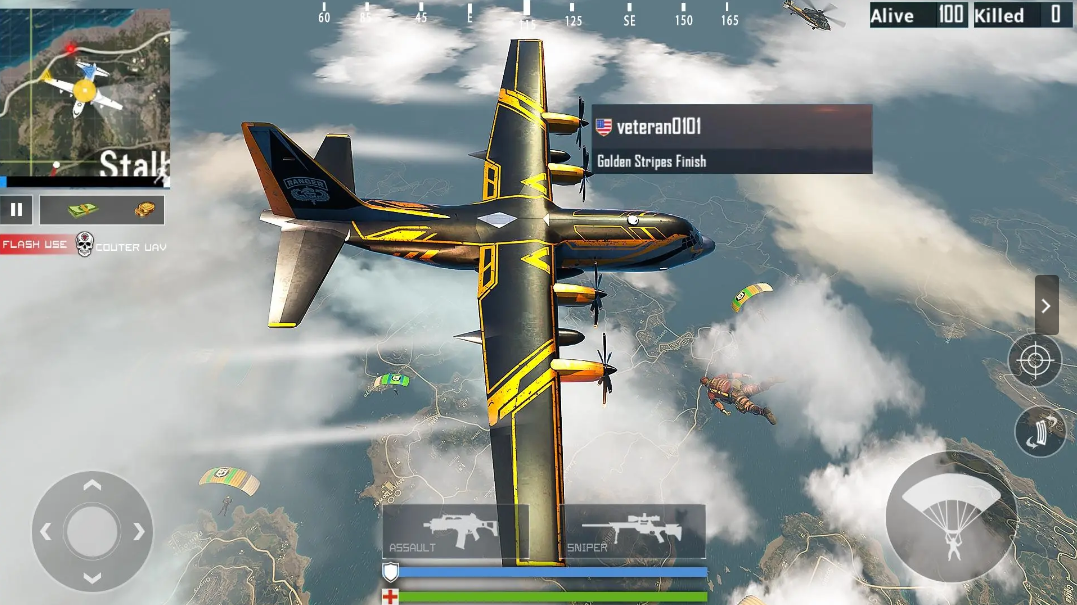Reload with the magazine swap button
The height and width of the screenshot is (605, 1077).
click(x=1039, y=431)
